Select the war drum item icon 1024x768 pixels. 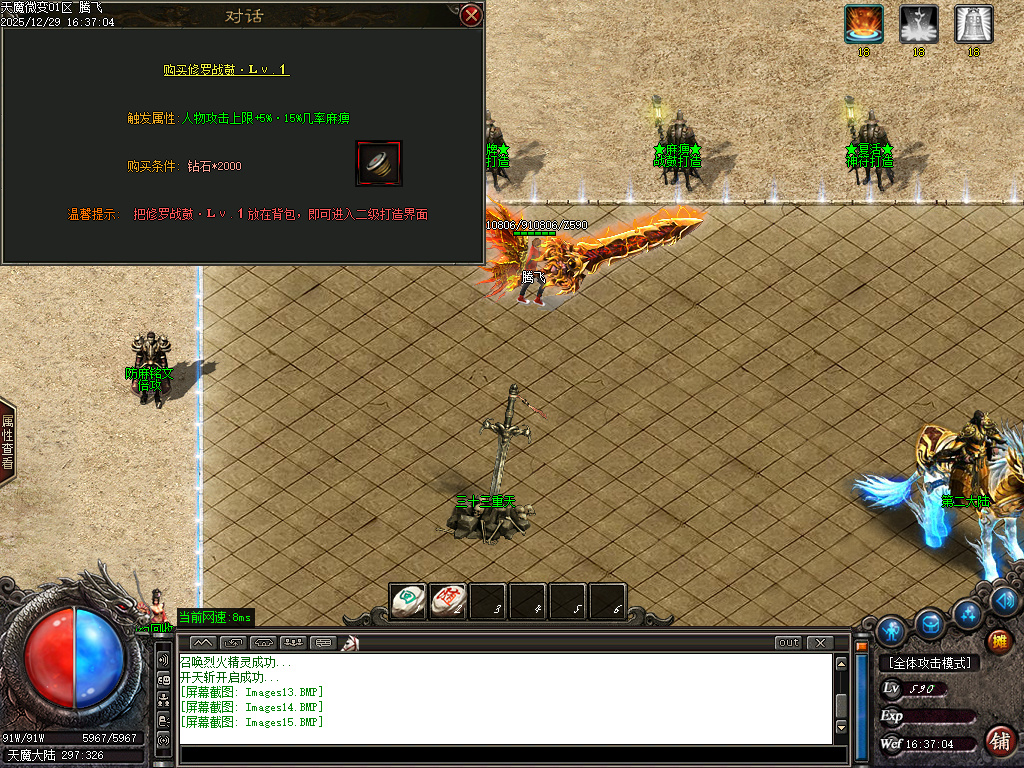(379, 163)
